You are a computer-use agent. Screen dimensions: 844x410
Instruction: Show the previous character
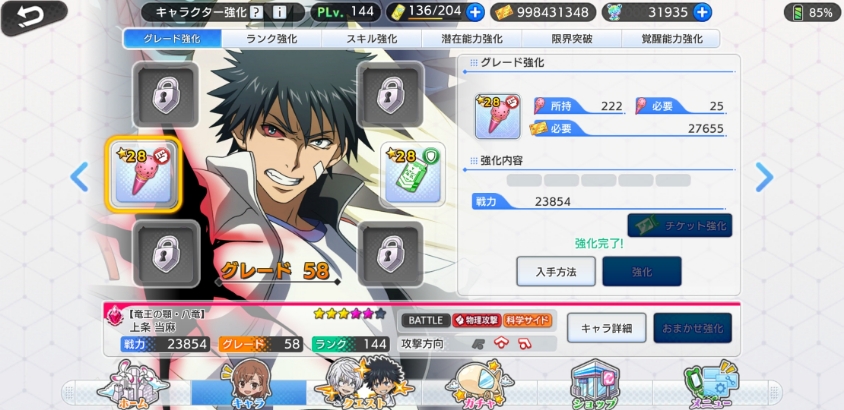tap(79, 177)
